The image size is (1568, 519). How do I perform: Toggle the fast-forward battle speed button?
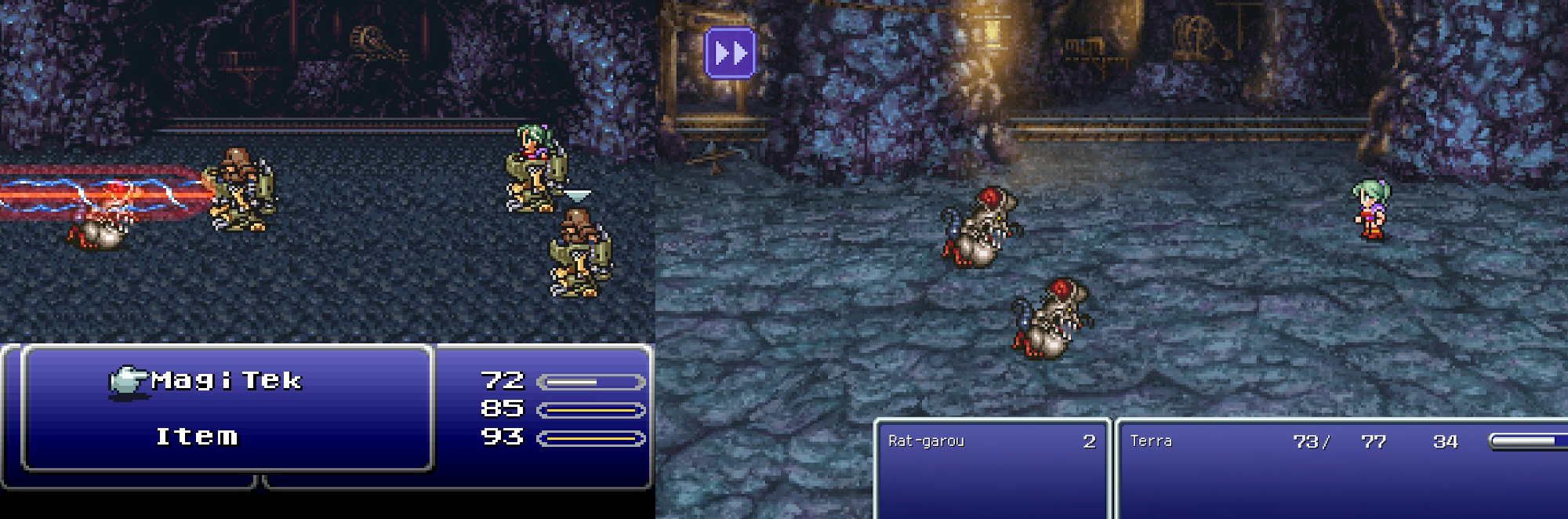pyautogui.click(x=730, y=53)
